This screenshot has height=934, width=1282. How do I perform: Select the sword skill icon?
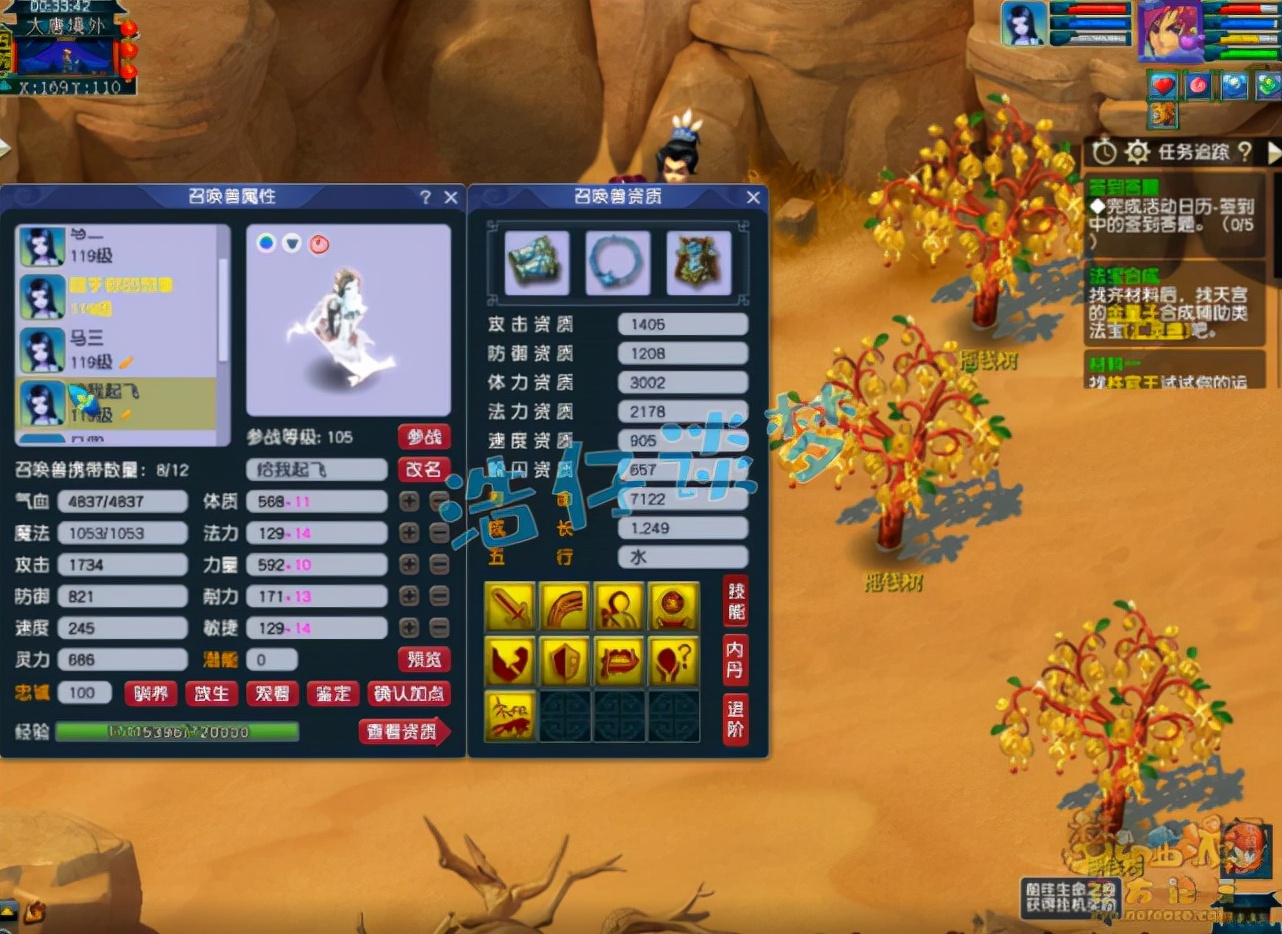pos(510,607)
